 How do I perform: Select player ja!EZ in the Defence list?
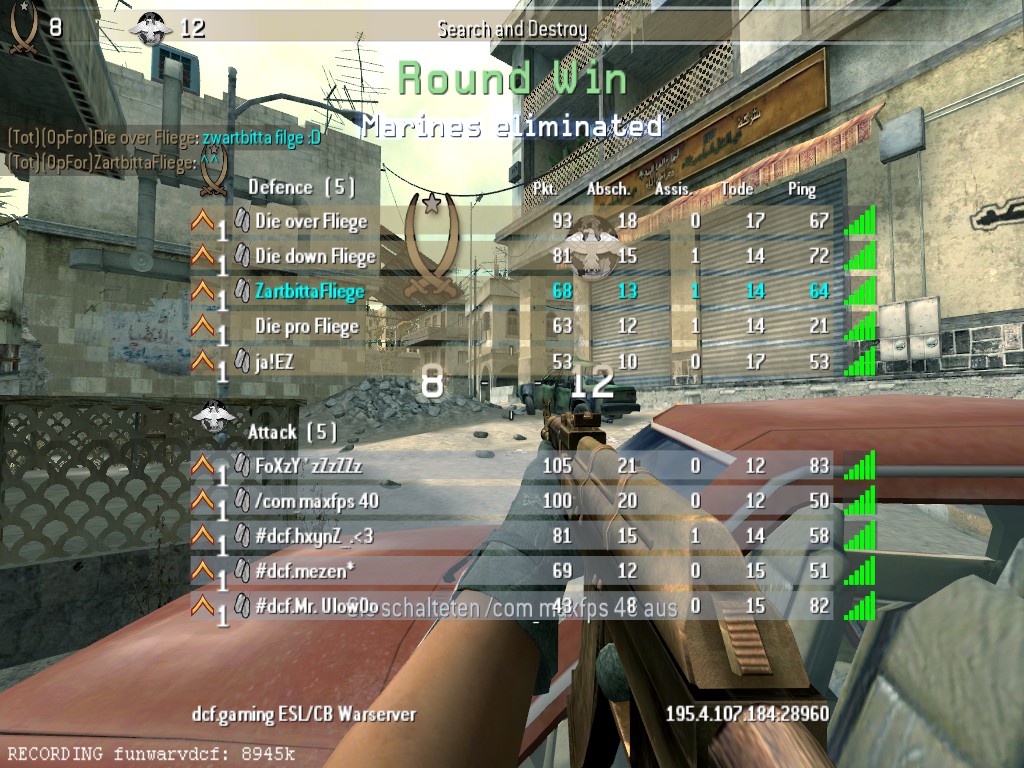click(x=274, y=361)
